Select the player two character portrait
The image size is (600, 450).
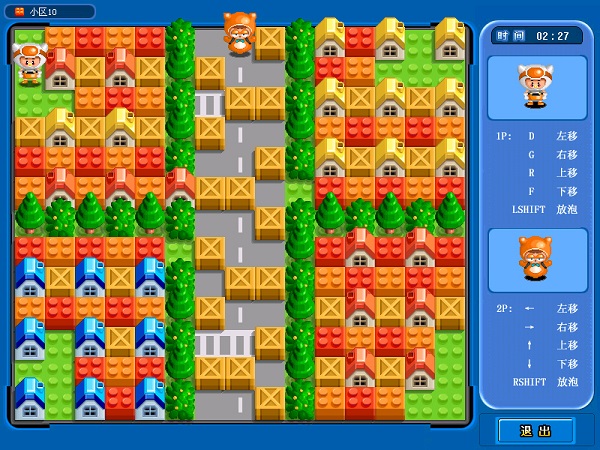(x=536, y=259)
